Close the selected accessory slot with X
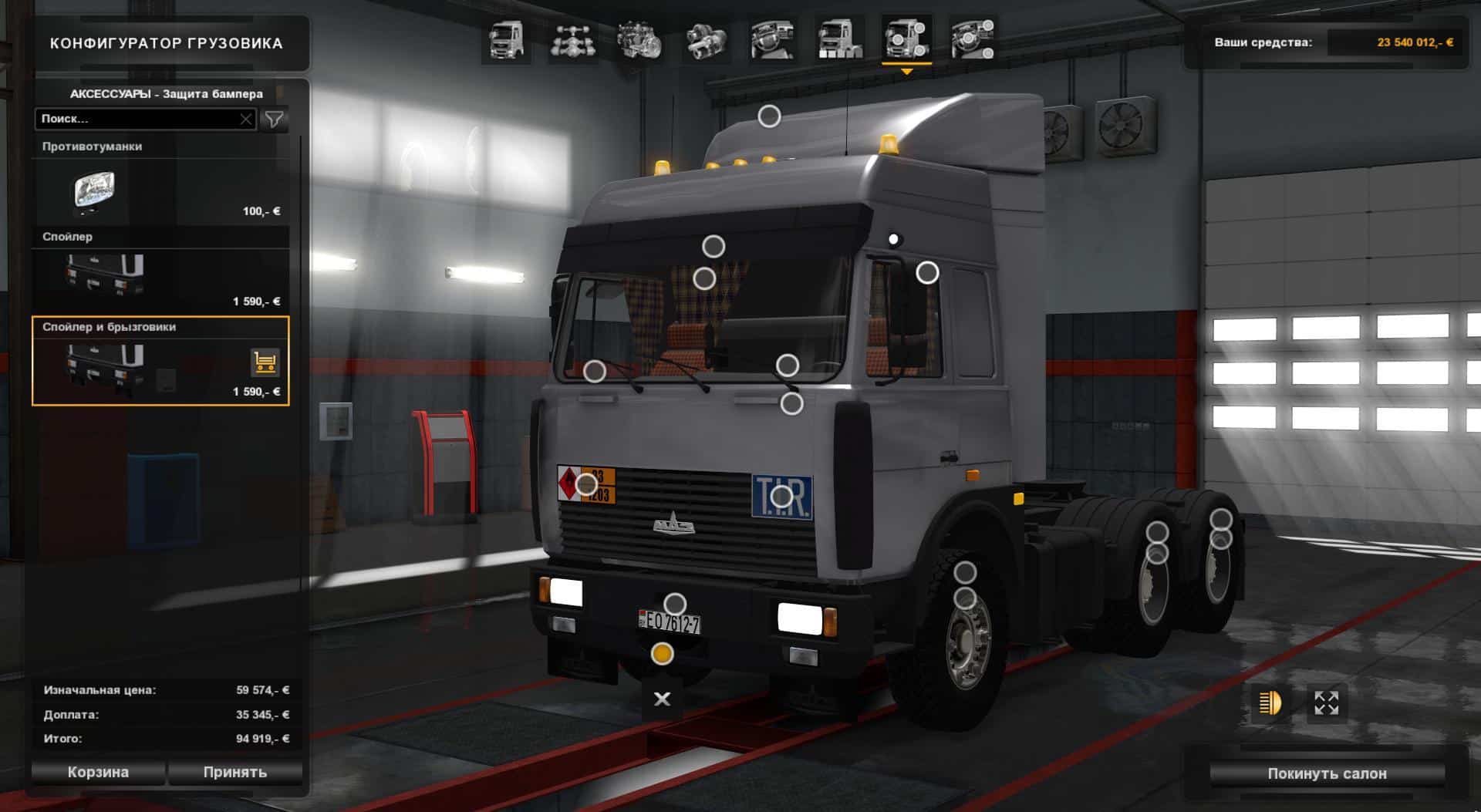The height and width of the screenshot is (812, 1481). point(662,699)
